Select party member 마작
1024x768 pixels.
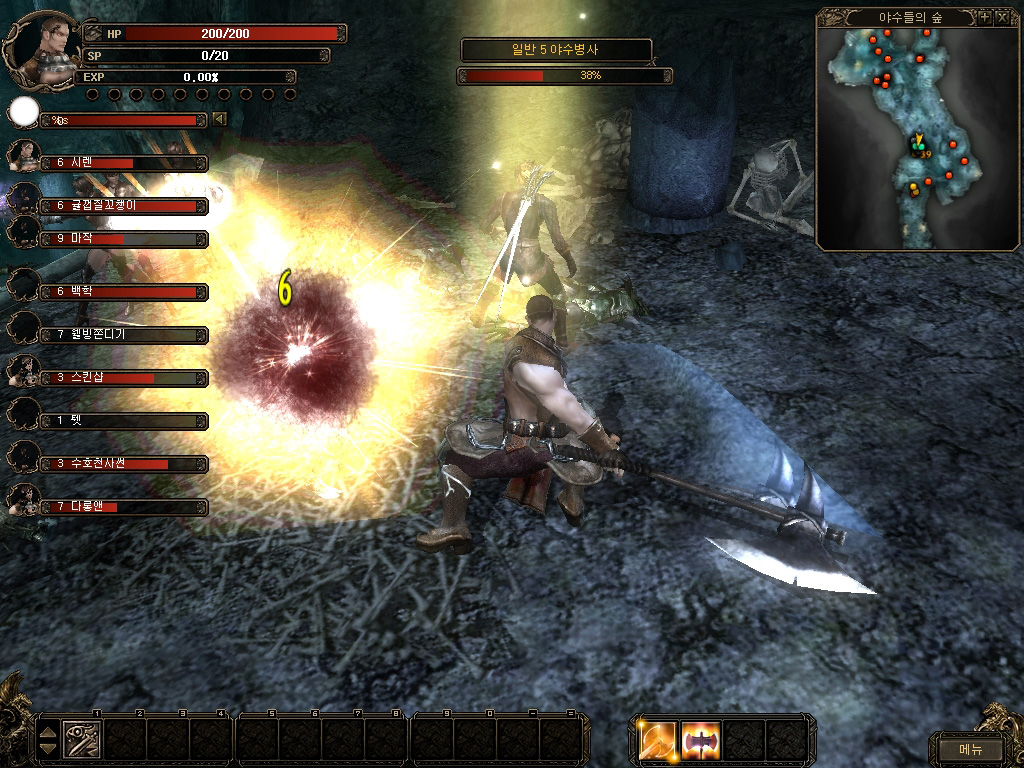point(125,239)
